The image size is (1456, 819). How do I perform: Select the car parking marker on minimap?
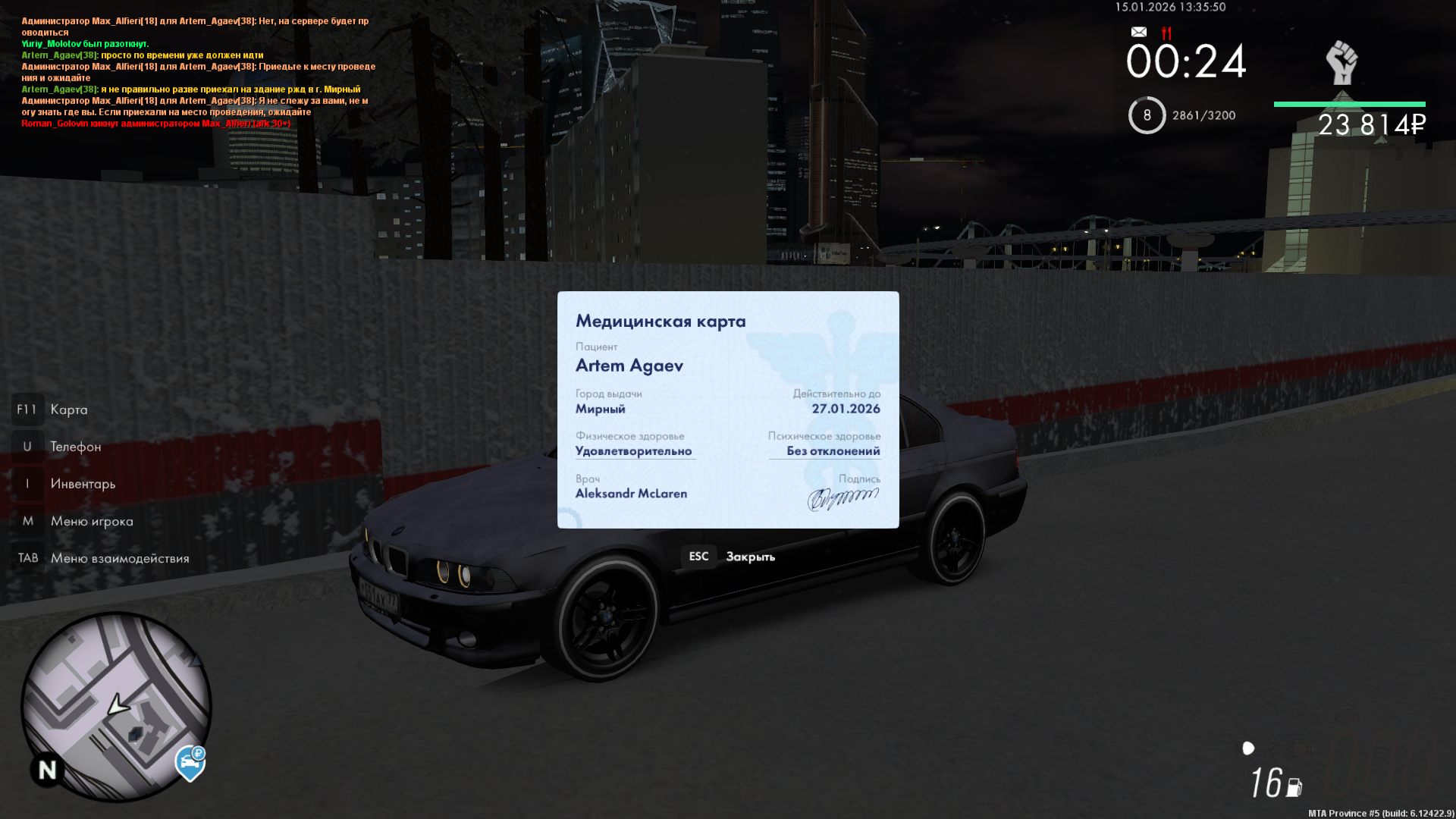[x=190, y=763]
